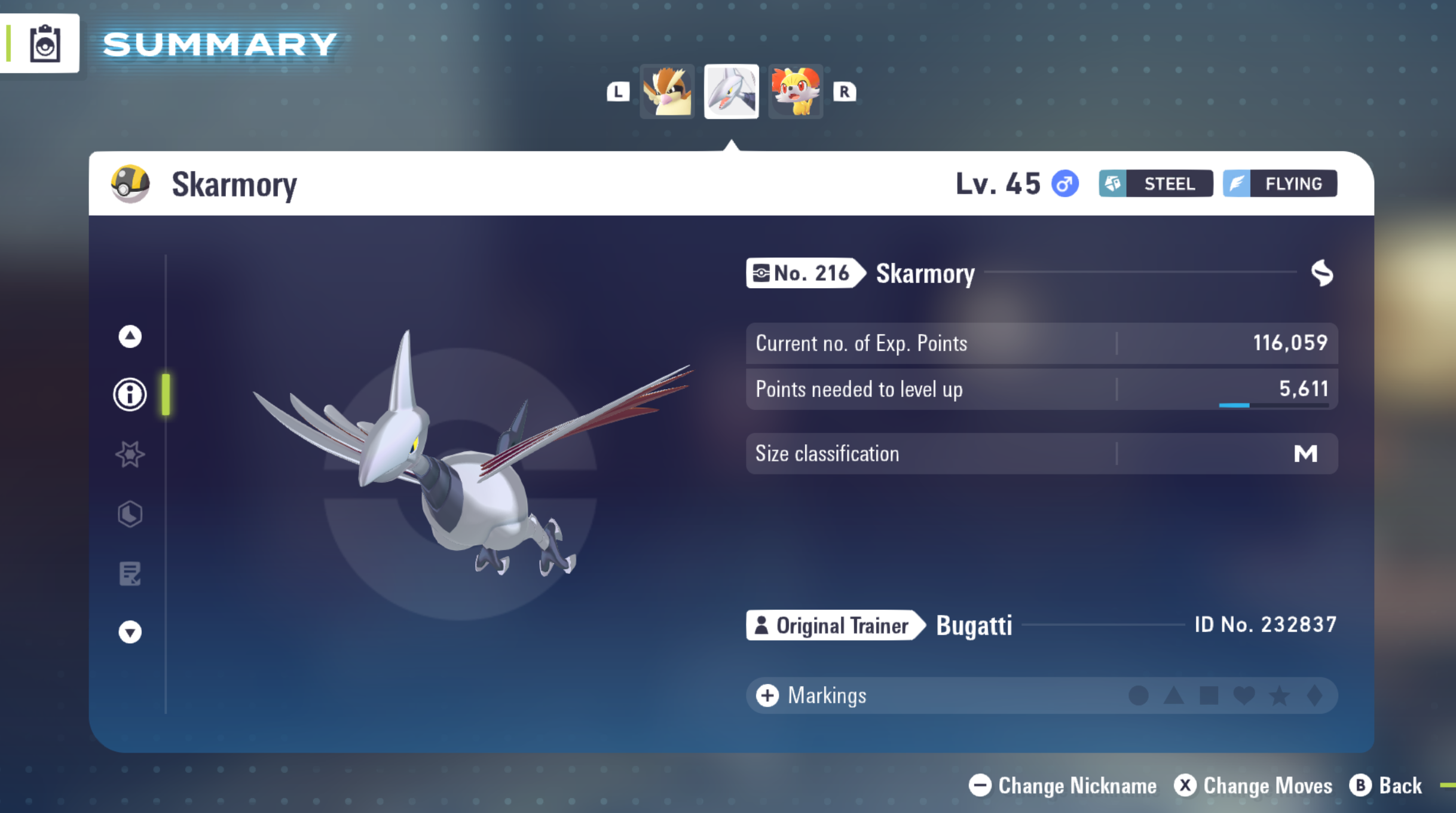The image size is (1456, 813).
Task: Click the up arrow page navigator
Action: tap(130, 337)
